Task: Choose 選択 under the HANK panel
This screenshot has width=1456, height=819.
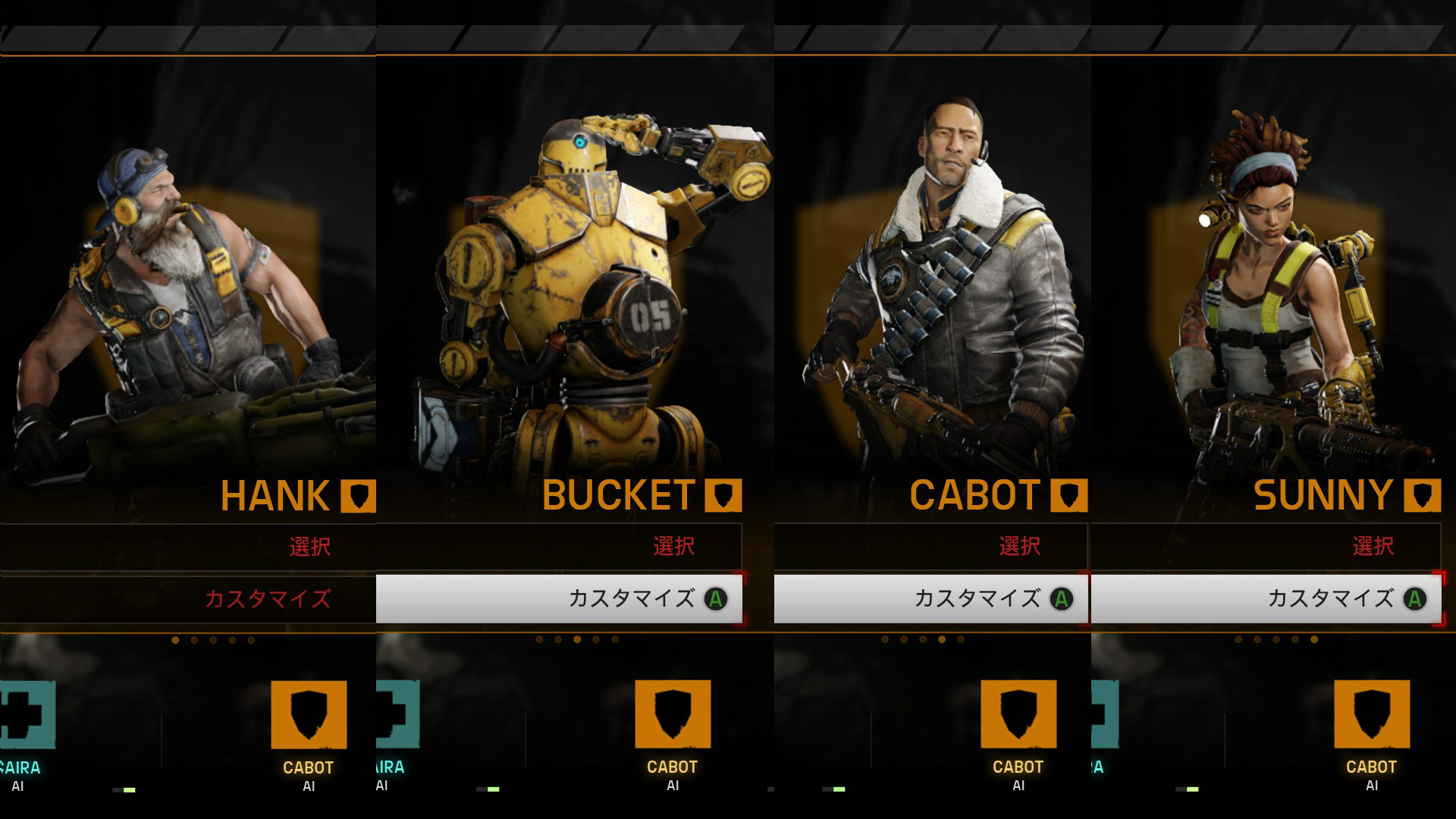Action: coord(309,547)
